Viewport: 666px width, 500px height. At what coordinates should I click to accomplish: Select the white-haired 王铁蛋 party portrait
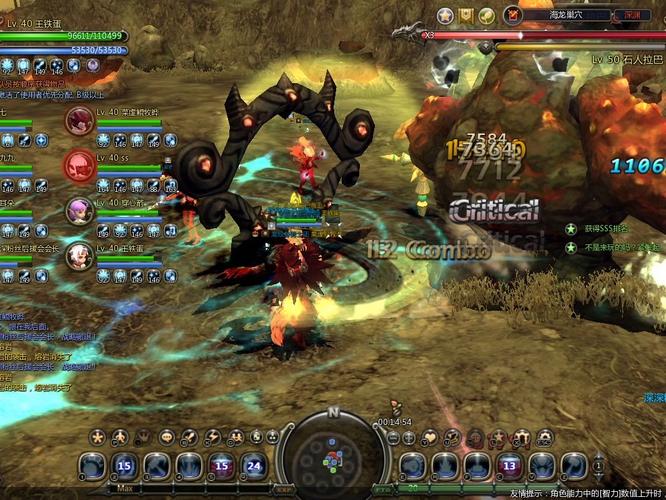click(79, 256)
